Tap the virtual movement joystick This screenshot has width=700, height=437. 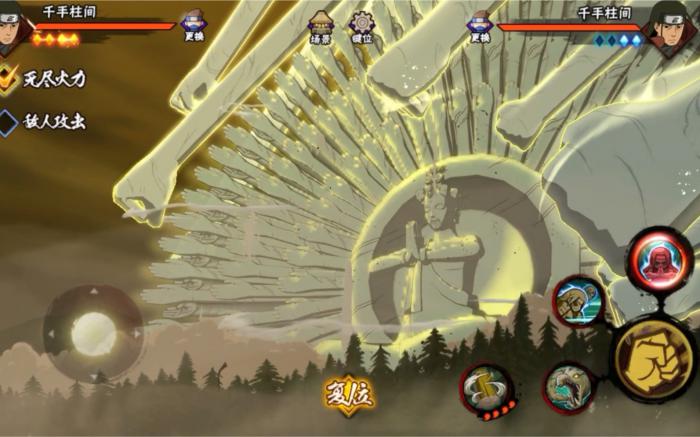click(x=92, y=333)
